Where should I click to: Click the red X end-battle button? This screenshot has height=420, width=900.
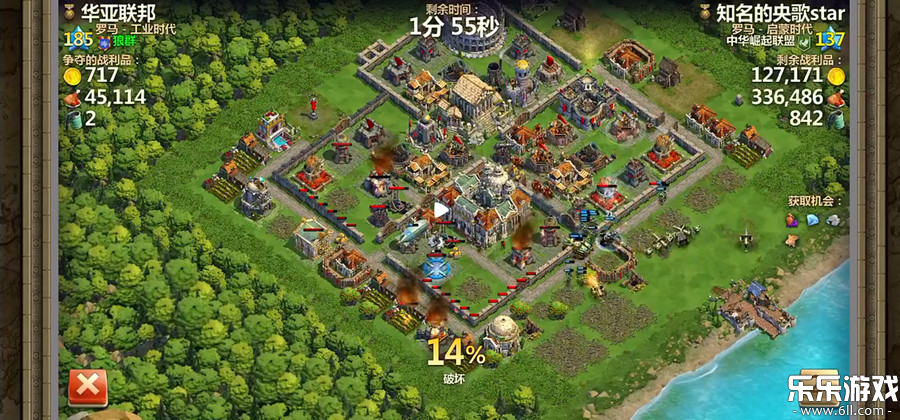point(87,387)
